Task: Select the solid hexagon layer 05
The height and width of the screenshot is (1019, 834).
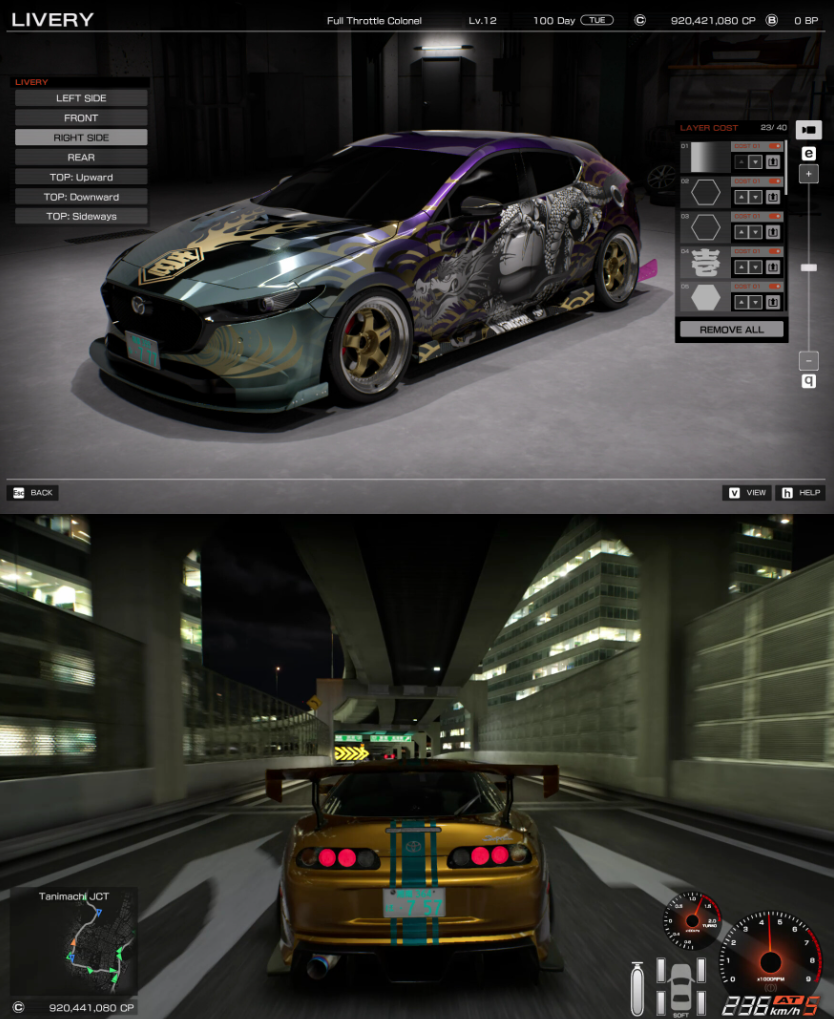Action: click(x=706, y=298)
